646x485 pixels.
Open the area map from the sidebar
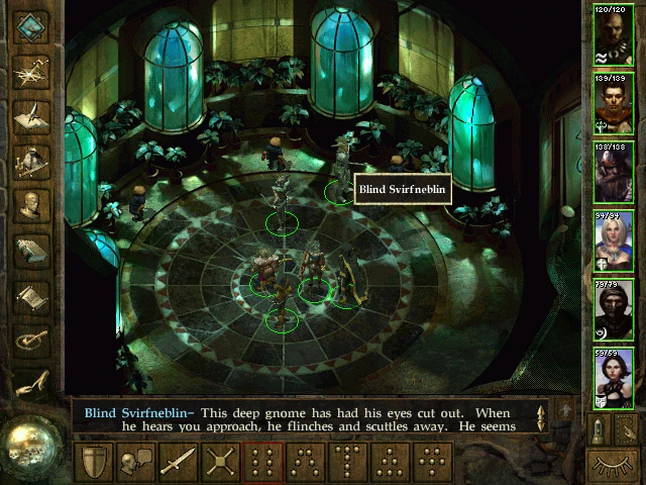pos(32,70)
